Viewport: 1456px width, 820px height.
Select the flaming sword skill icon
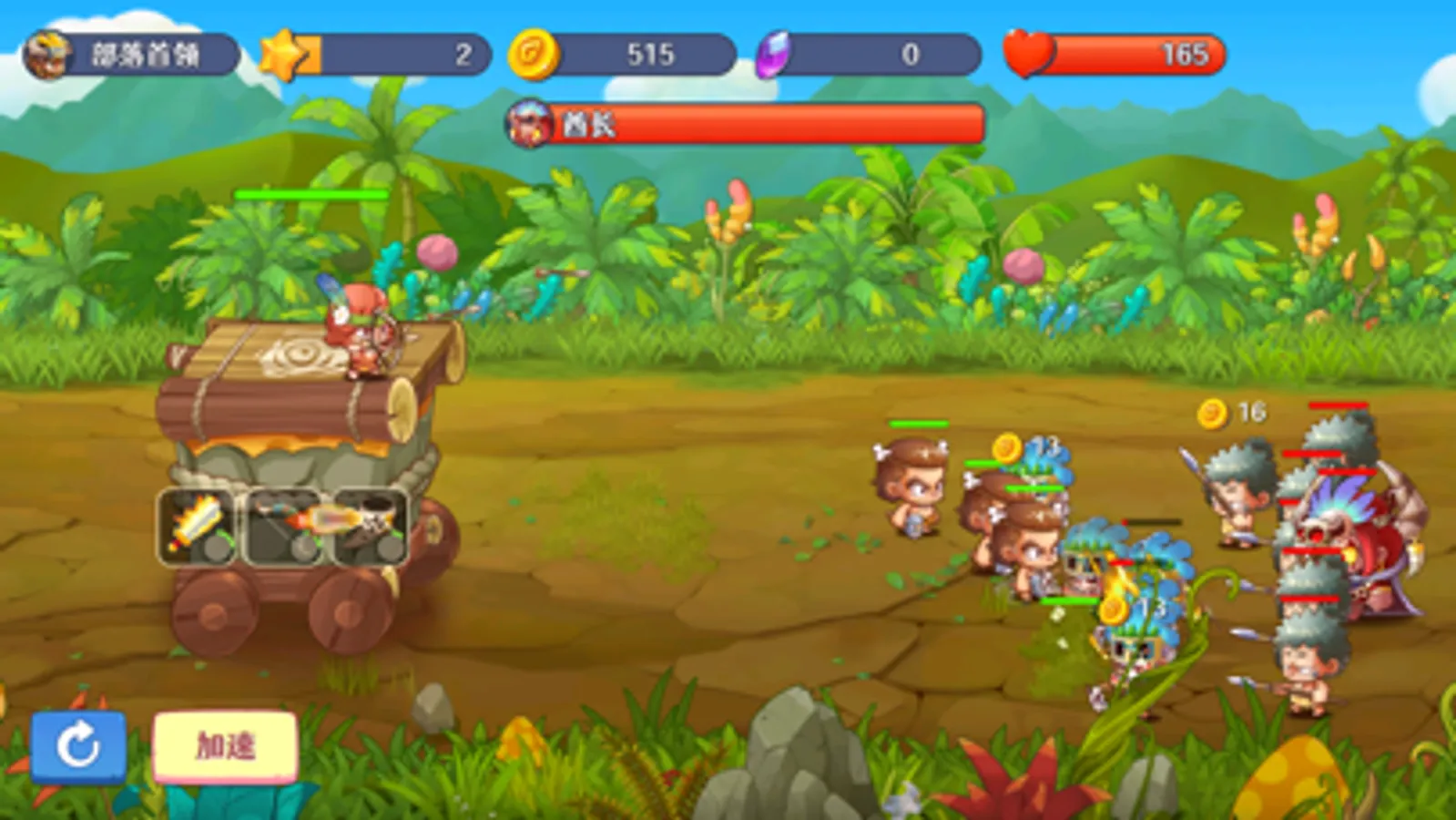coord(196,524)
